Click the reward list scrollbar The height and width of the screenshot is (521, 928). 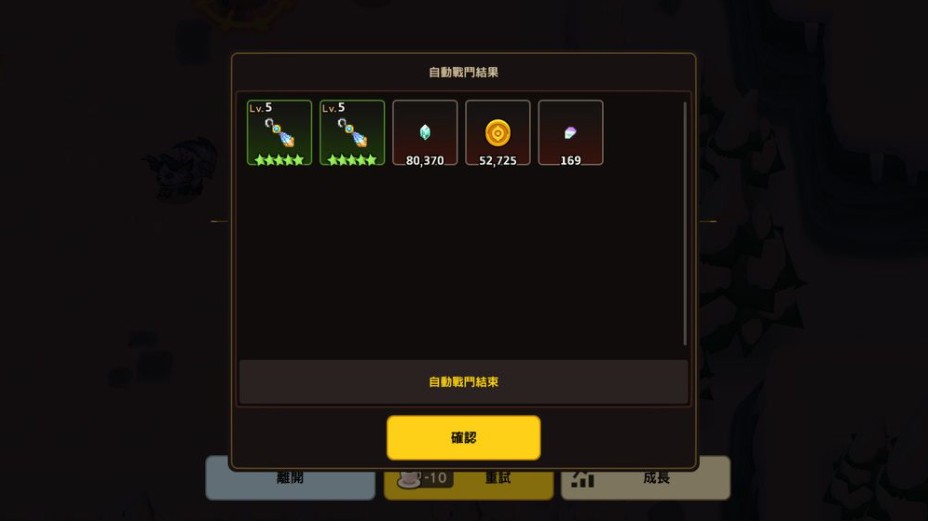point(685,222)
